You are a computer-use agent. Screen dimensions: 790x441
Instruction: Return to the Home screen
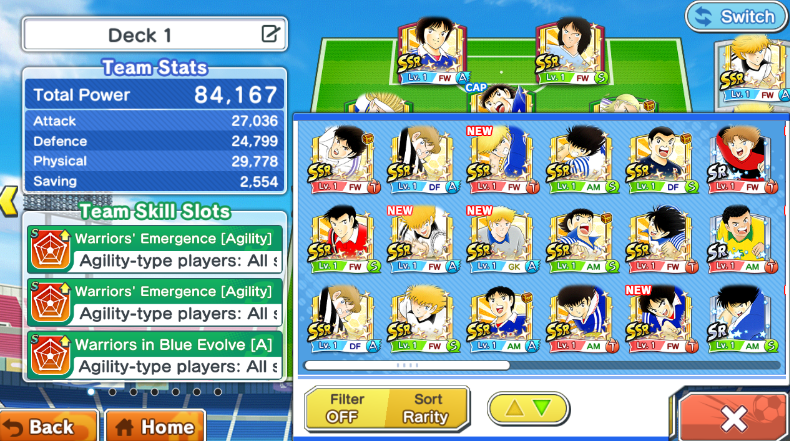(x=155, y=425)
